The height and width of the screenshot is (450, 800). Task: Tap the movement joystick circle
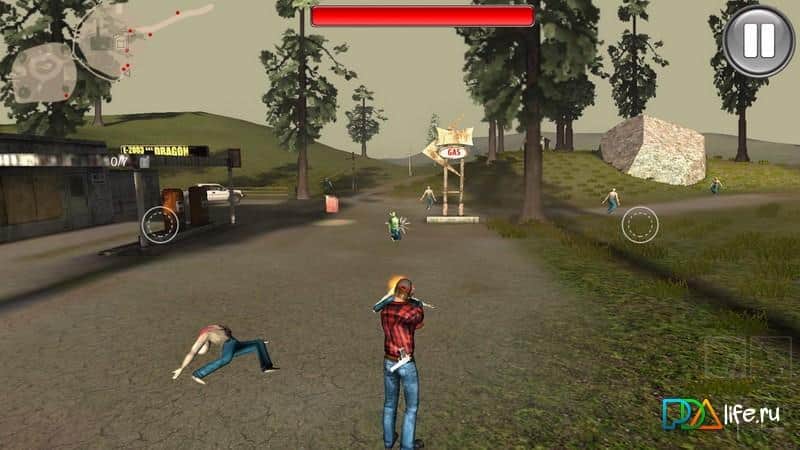click(x=158, y=224)
